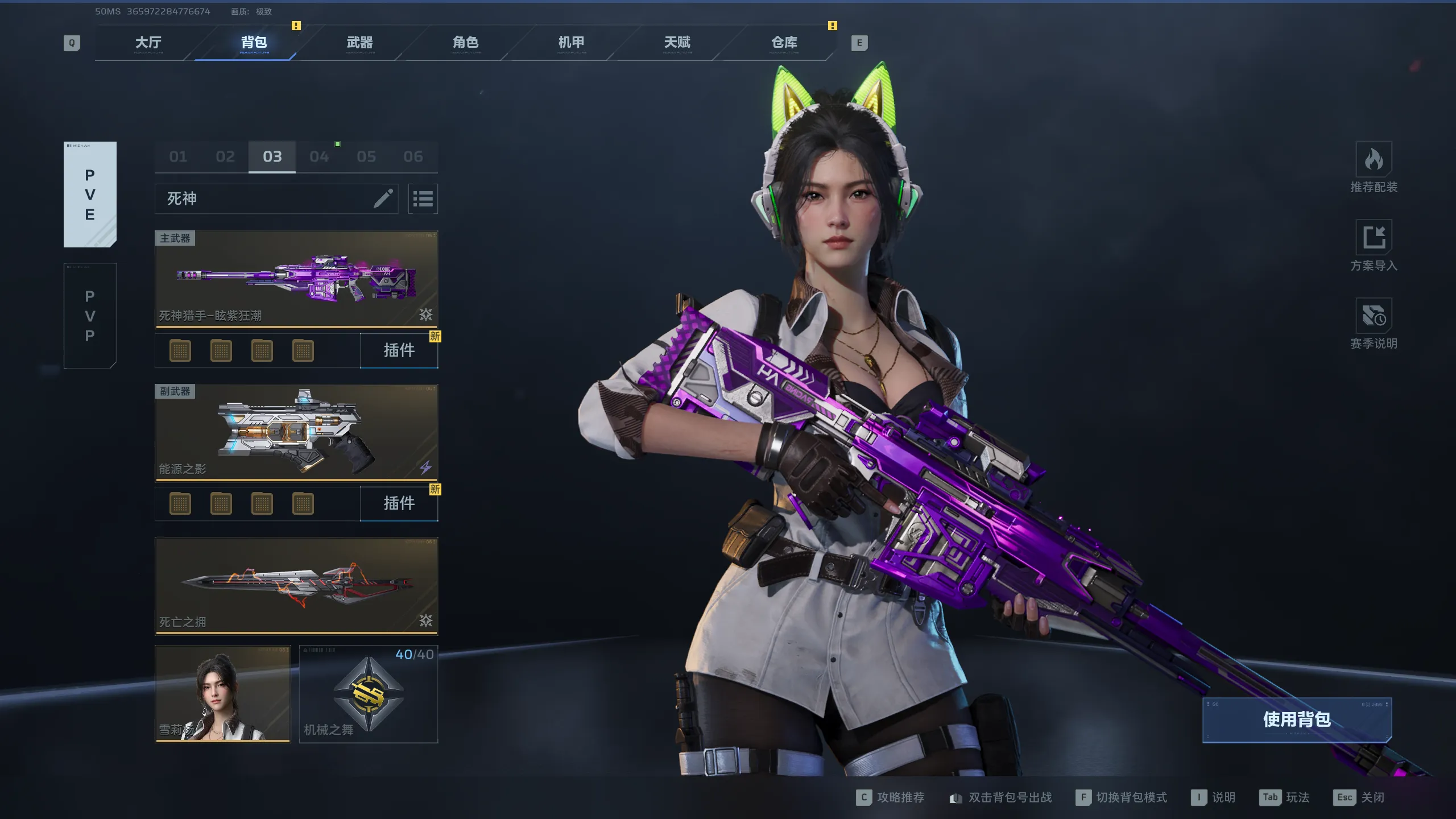
Task: Confirm with the 使用背包 button
Action: (1297, 719)
